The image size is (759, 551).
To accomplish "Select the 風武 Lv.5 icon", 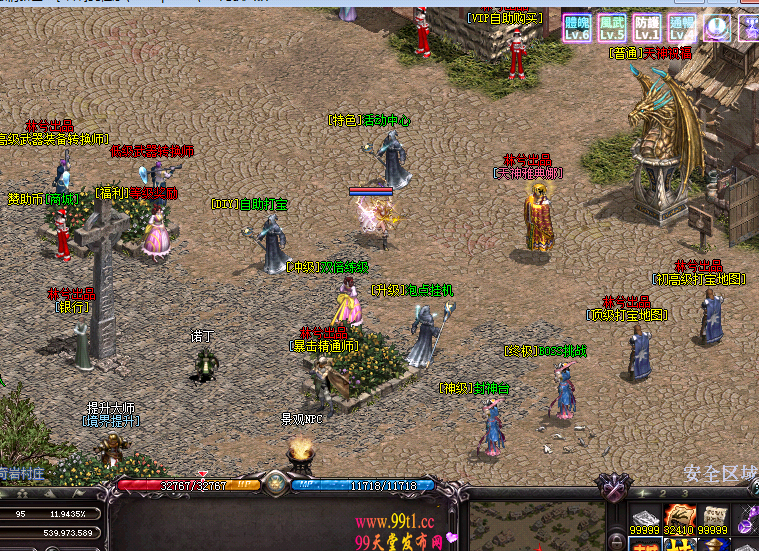I will pos(612,28).
